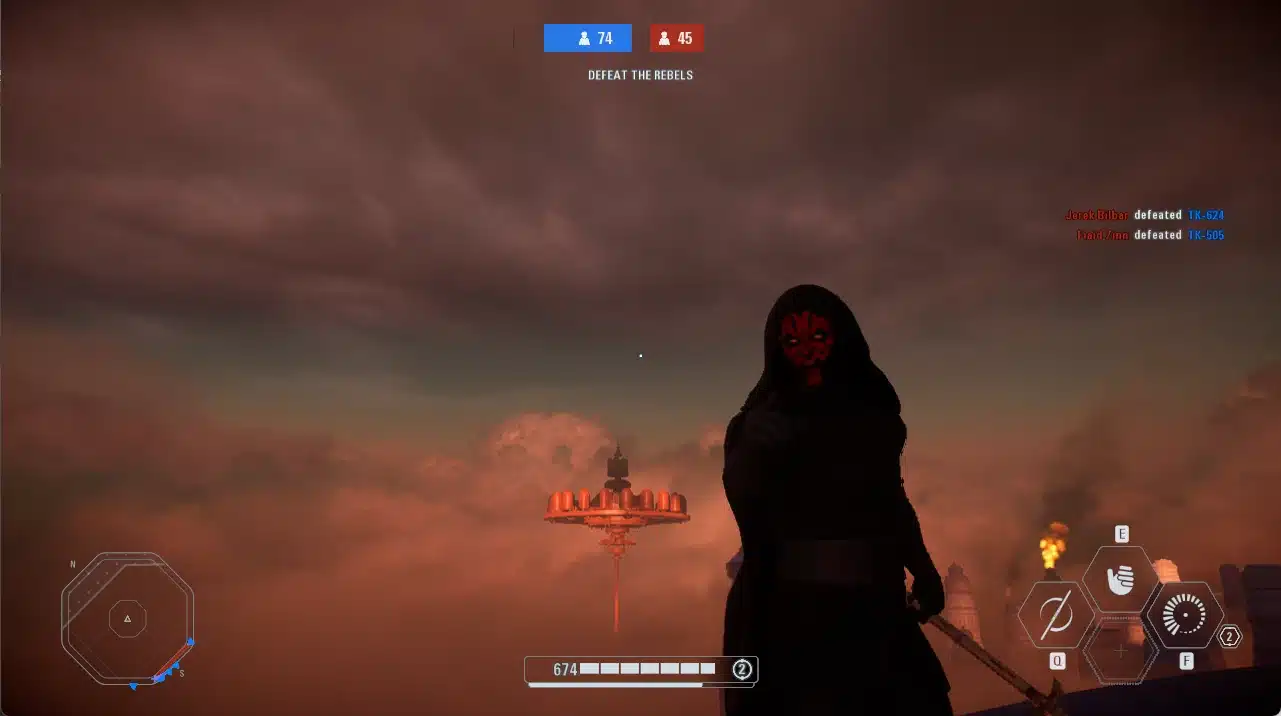1281x716 pixels.
Task: Click the octagonal minimap radar
Action: pyautogui.click(x=127, y=619)
